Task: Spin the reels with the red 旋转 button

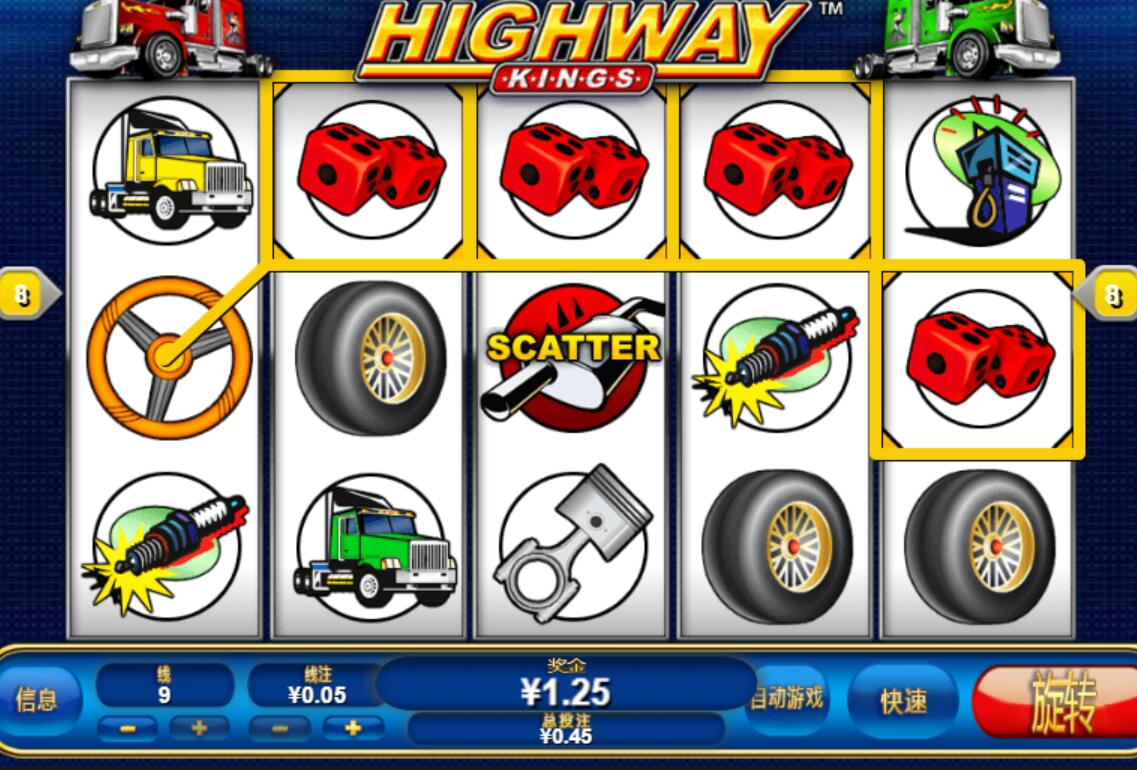Action: [1060, 702]
